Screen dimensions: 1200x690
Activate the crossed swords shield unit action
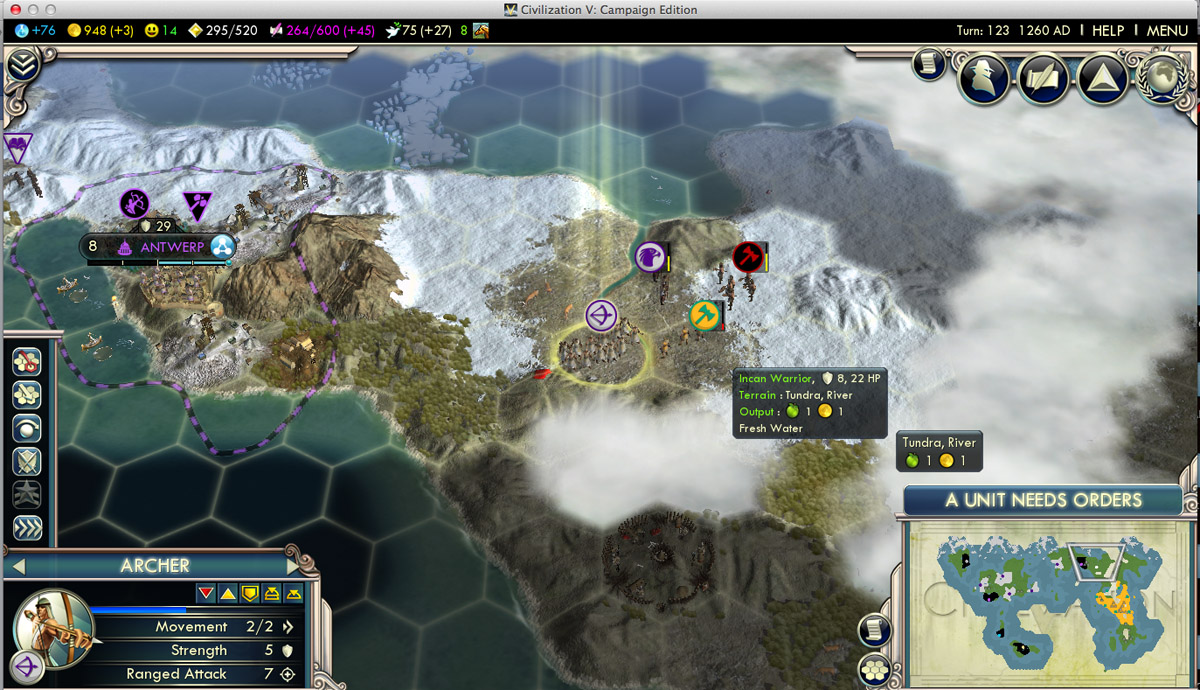point(27,461)
